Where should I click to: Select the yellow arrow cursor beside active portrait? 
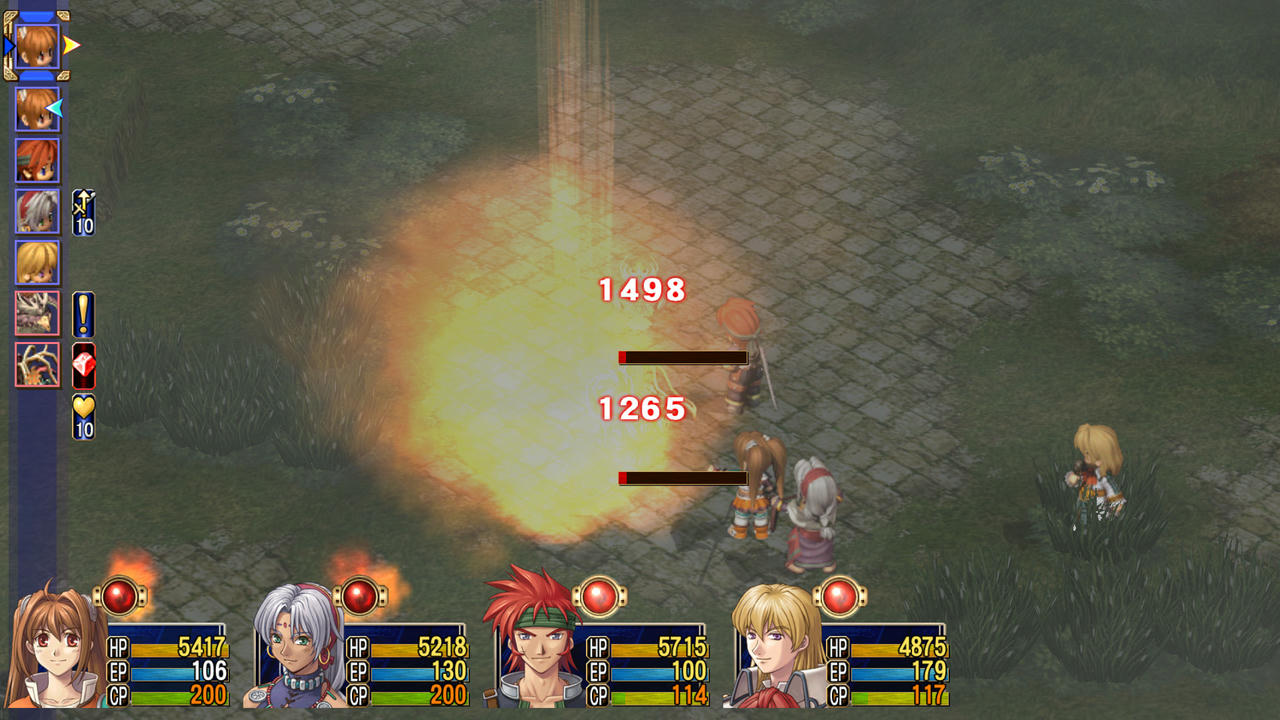coord(67,45)
